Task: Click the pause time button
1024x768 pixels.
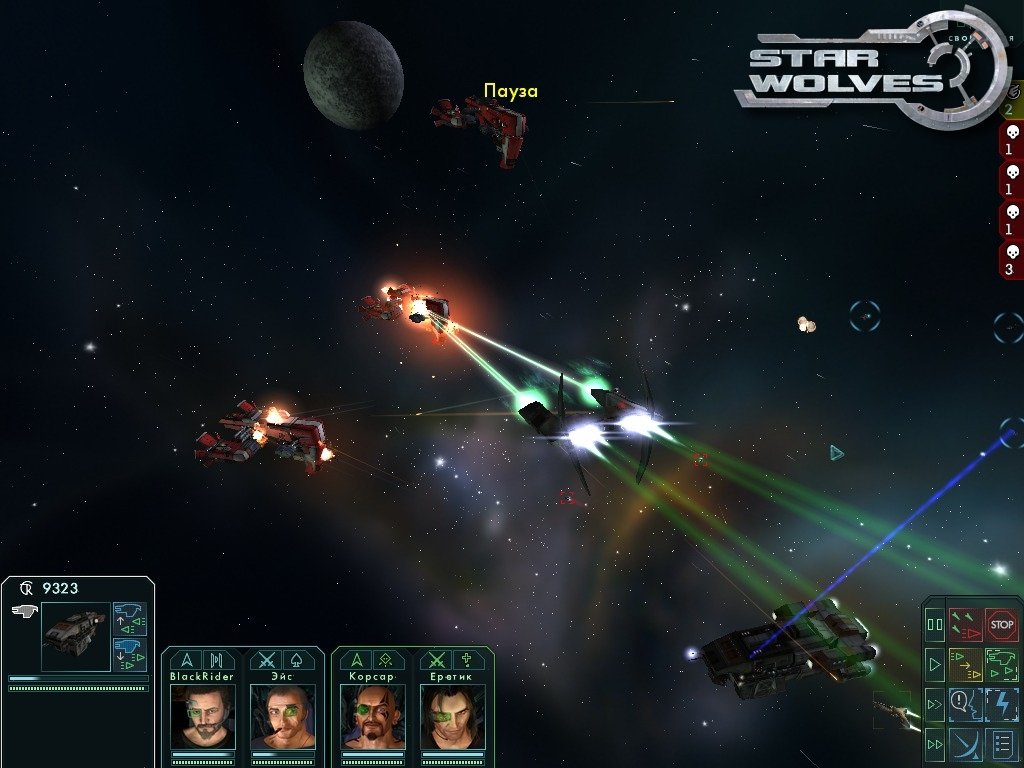Action: tap(935, 625)
